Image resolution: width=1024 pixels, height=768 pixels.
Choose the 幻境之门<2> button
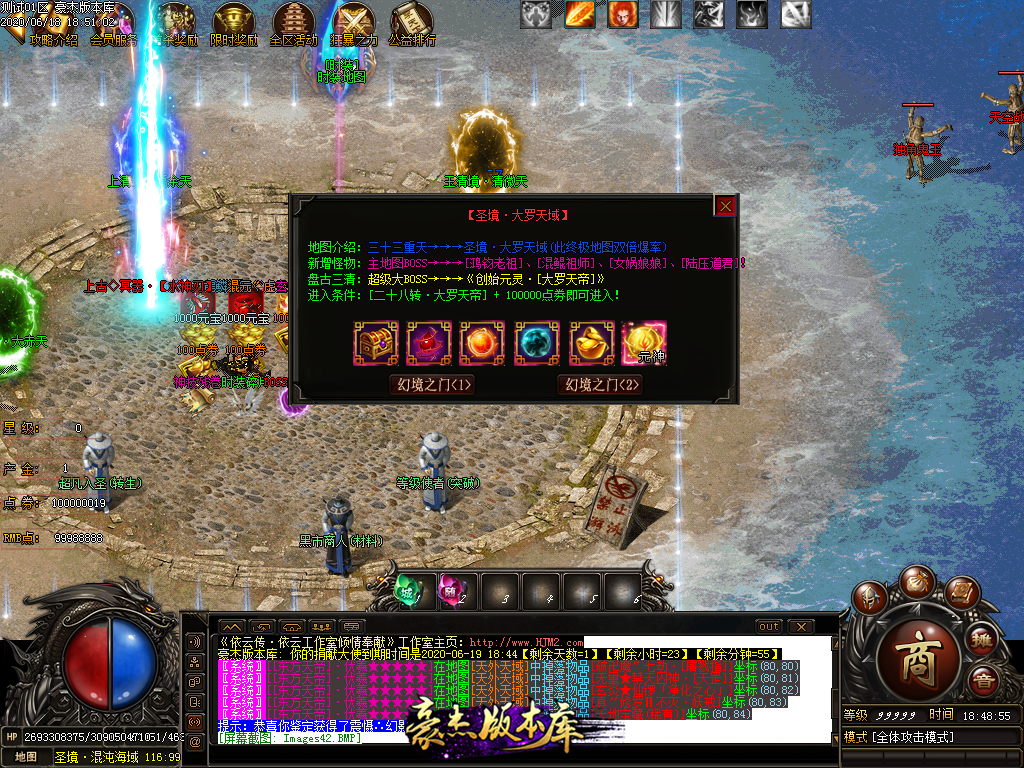600,385
